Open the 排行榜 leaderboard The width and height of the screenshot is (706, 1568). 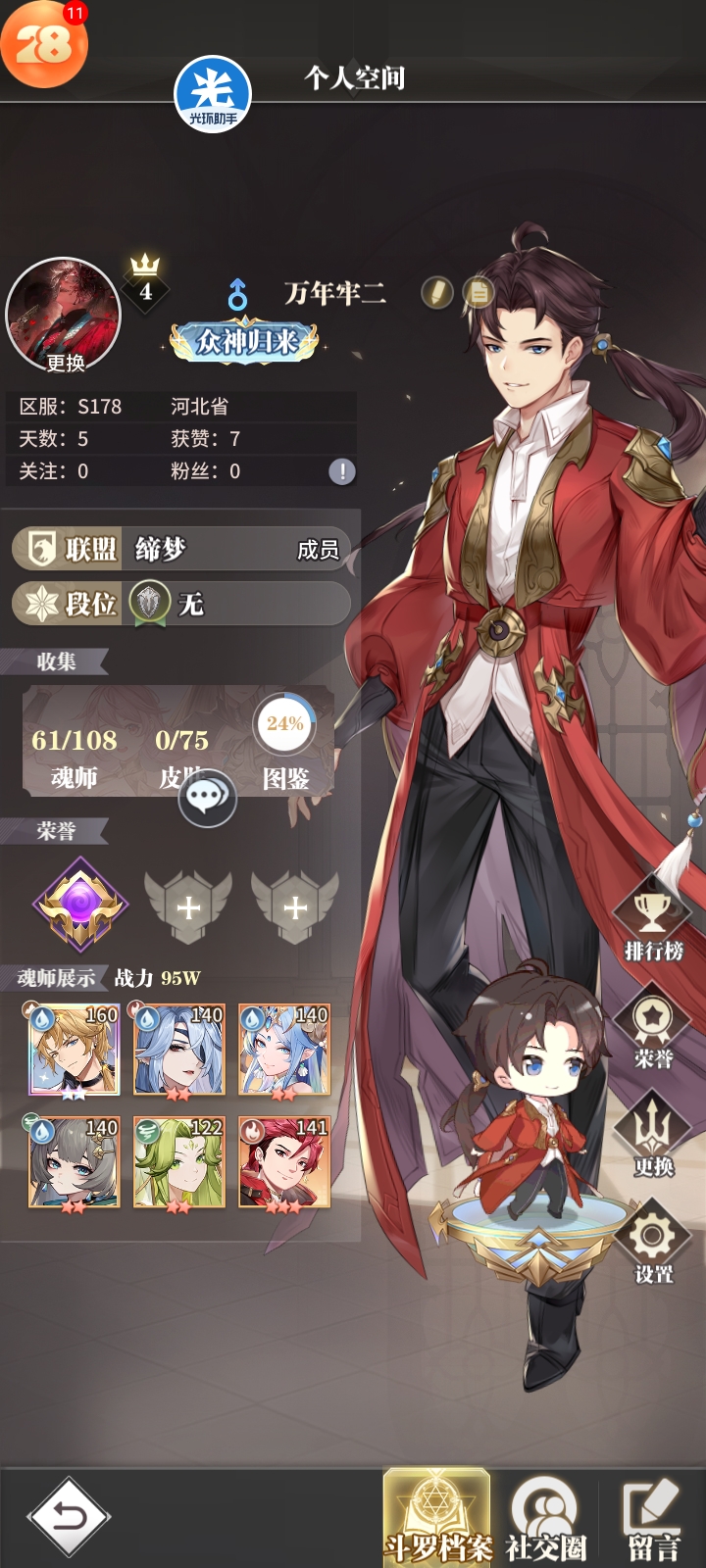tap(653, 924)
